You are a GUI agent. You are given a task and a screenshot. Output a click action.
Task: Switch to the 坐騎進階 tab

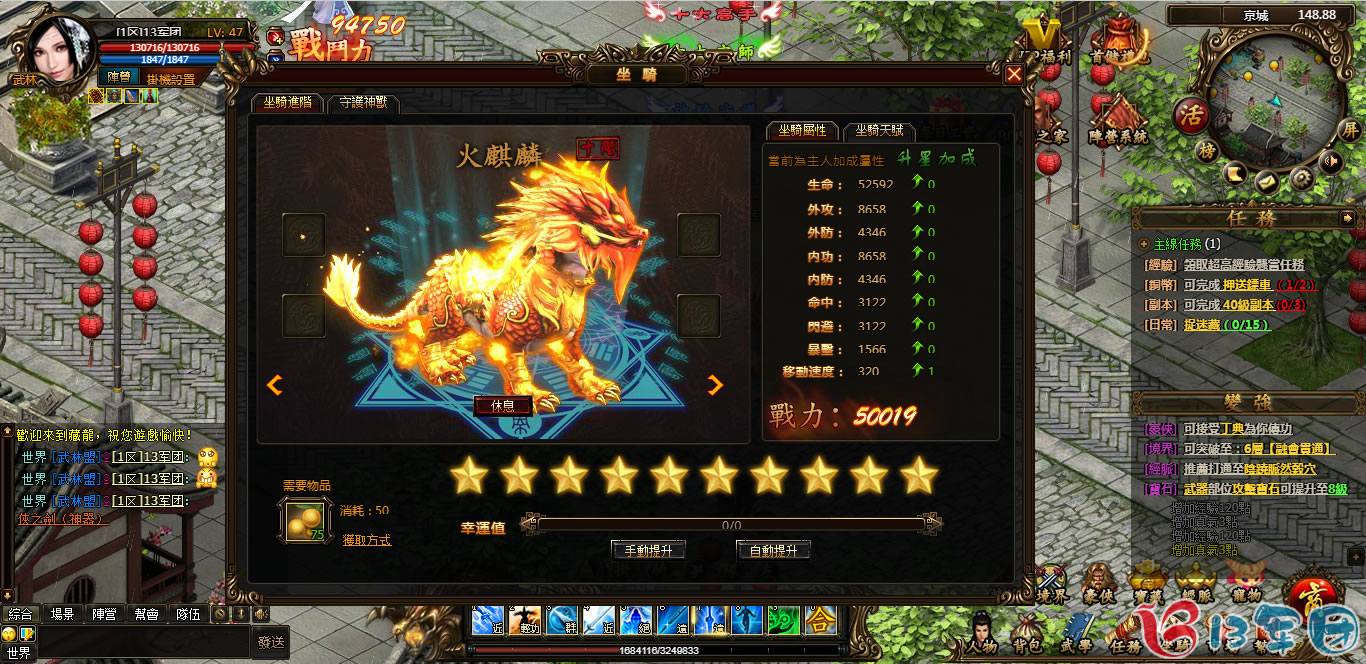pyautogui.click(x=288, y=102)
